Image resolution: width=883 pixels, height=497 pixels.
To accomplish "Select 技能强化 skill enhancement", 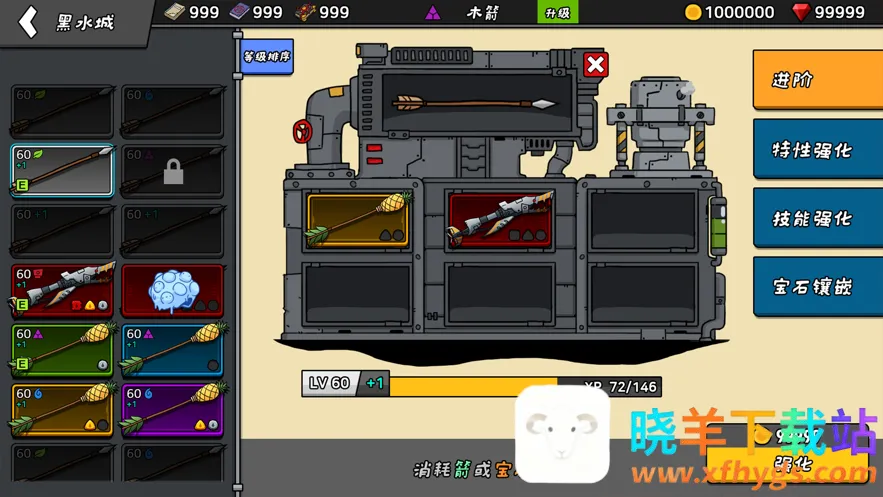I will 817,218.
